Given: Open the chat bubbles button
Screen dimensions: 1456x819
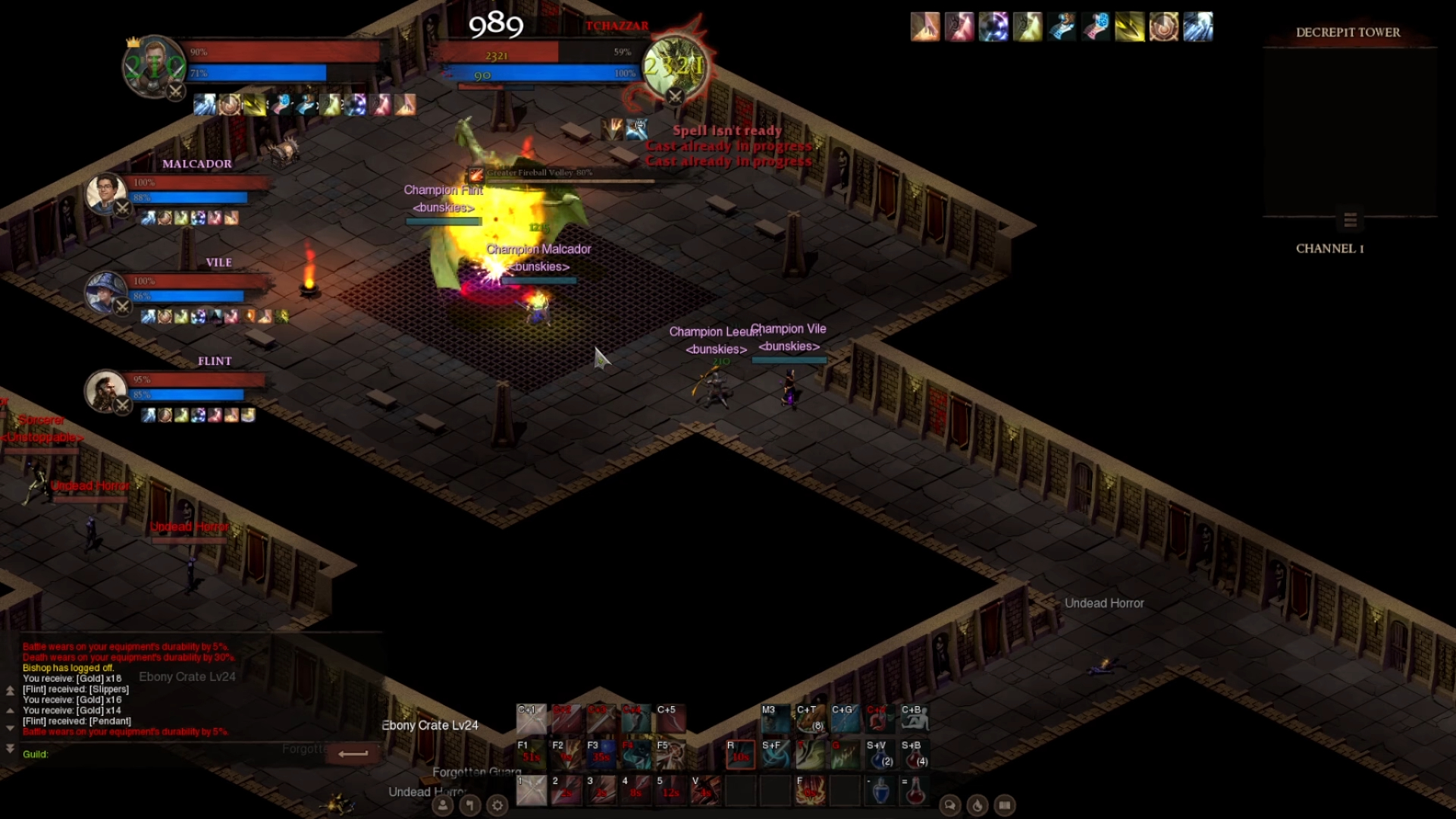Looking at the screenshot, I should (x=949, y=805).
